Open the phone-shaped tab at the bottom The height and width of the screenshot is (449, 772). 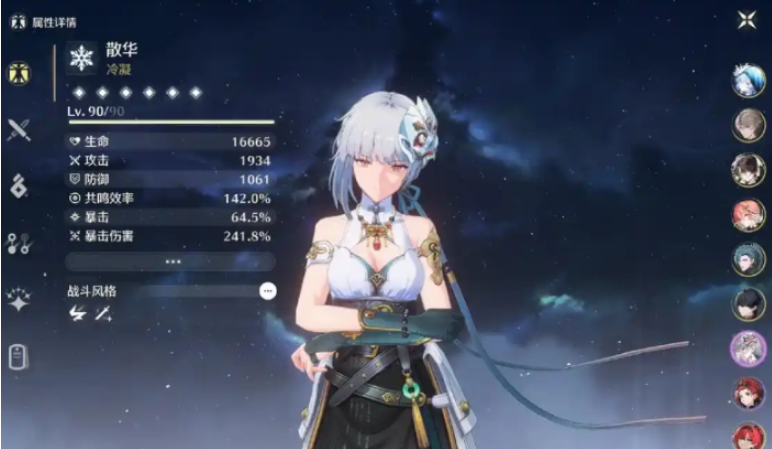[x=18, y=356]
